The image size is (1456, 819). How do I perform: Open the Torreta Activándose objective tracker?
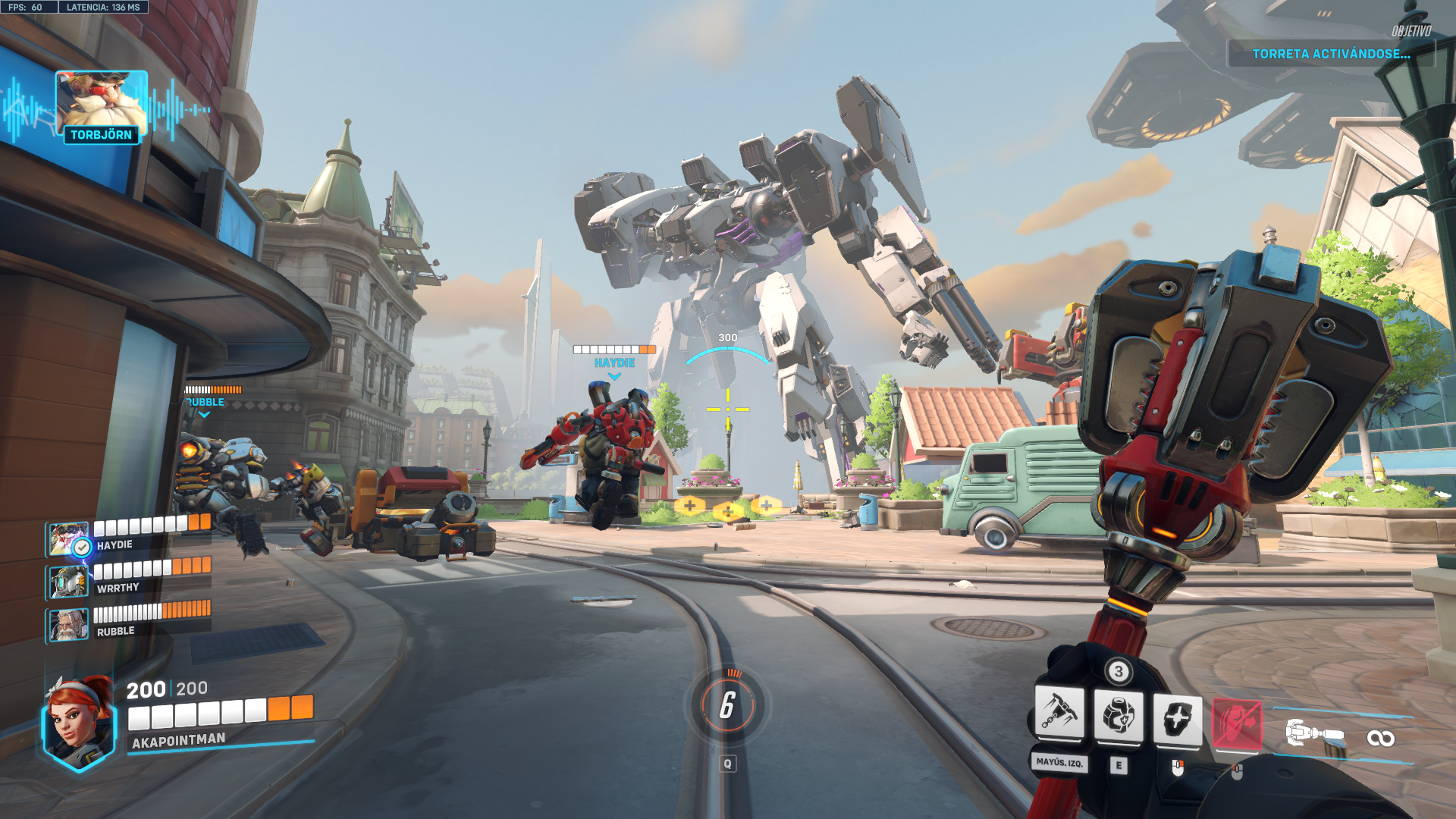tap(1331, 54)
